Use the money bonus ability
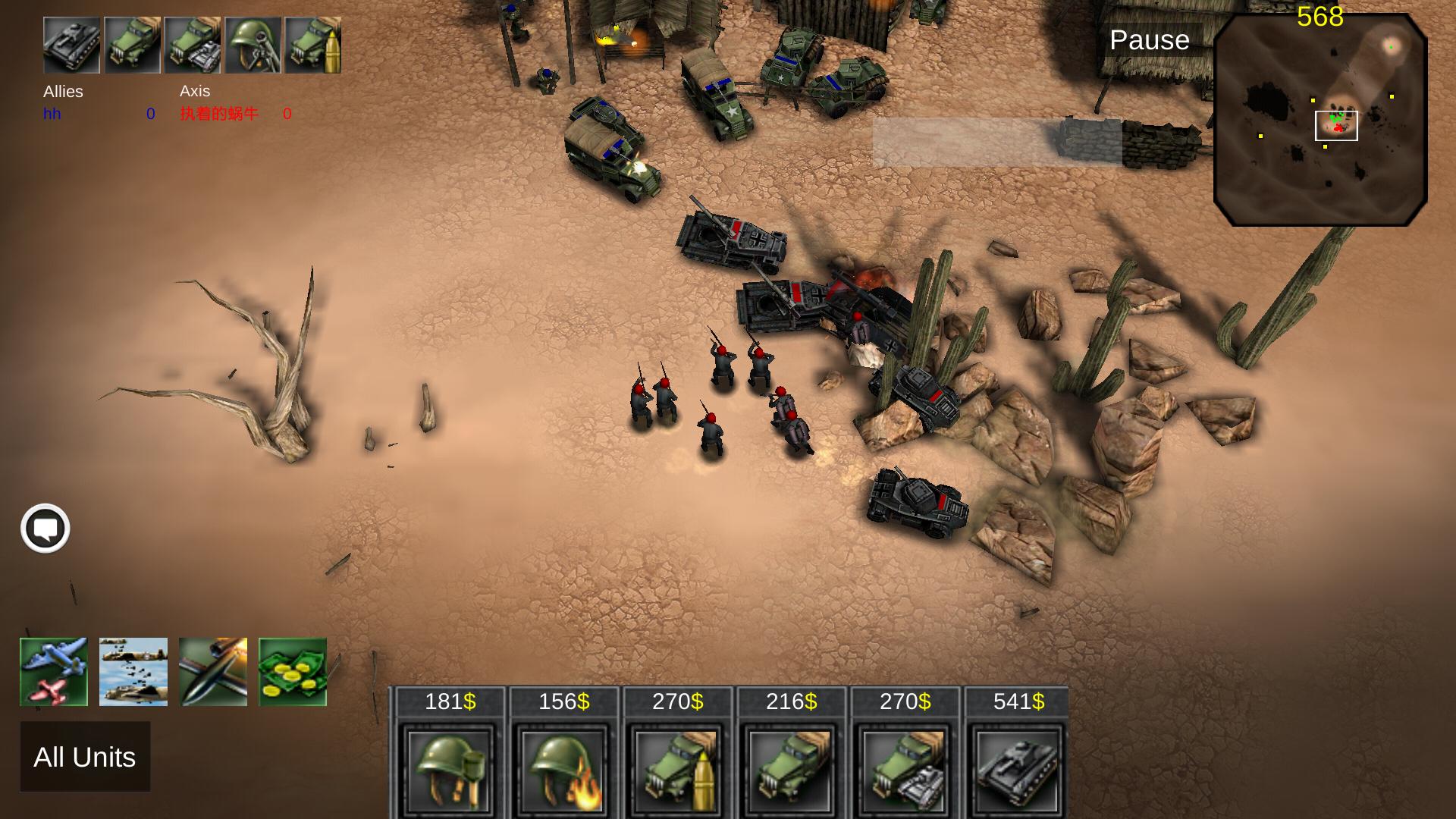This screenshot has height=819, width=1456. (x=293, y=671)
